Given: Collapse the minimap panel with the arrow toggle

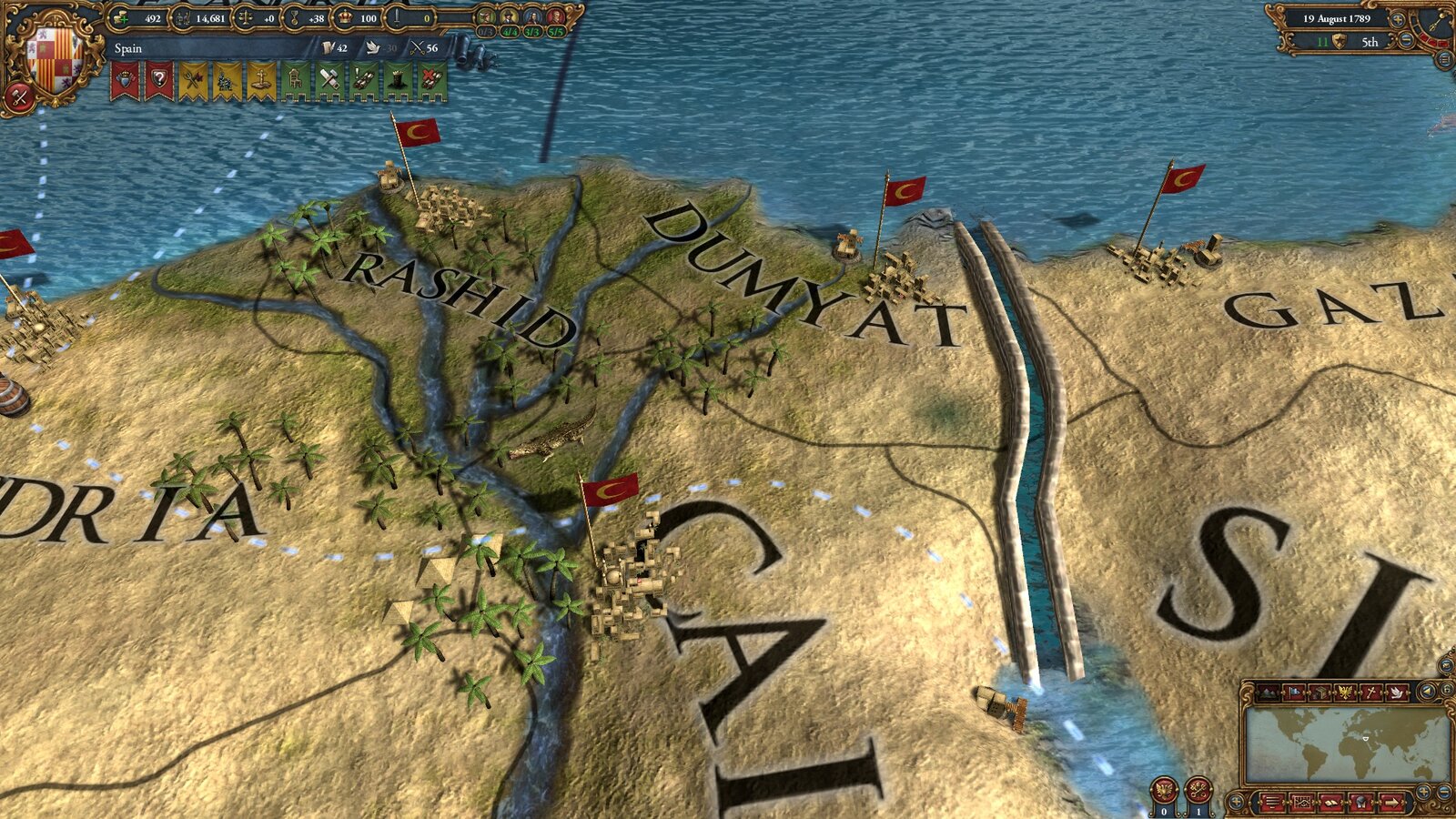Looking at the screenshot, I should 1428,692.
